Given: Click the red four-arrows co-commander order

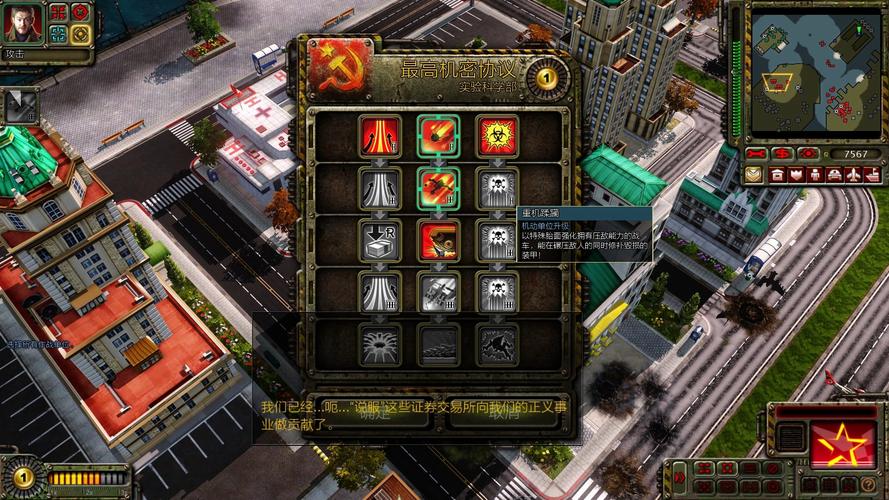Looking at the screenshot, I should point(59,13).
